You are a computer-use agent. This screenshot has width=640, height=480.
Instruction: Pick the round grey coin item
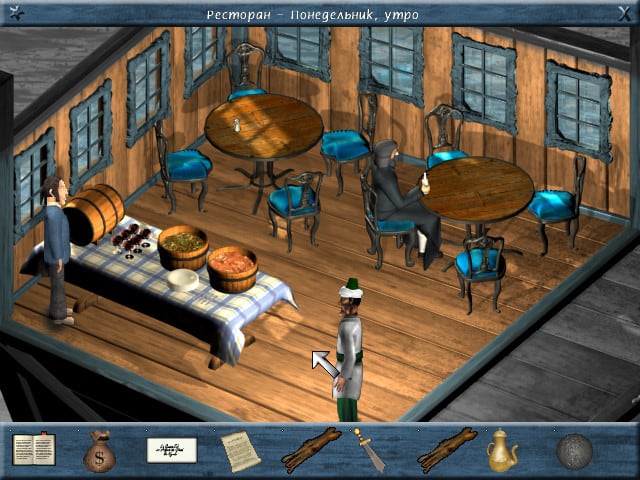(x=575, y=450)
